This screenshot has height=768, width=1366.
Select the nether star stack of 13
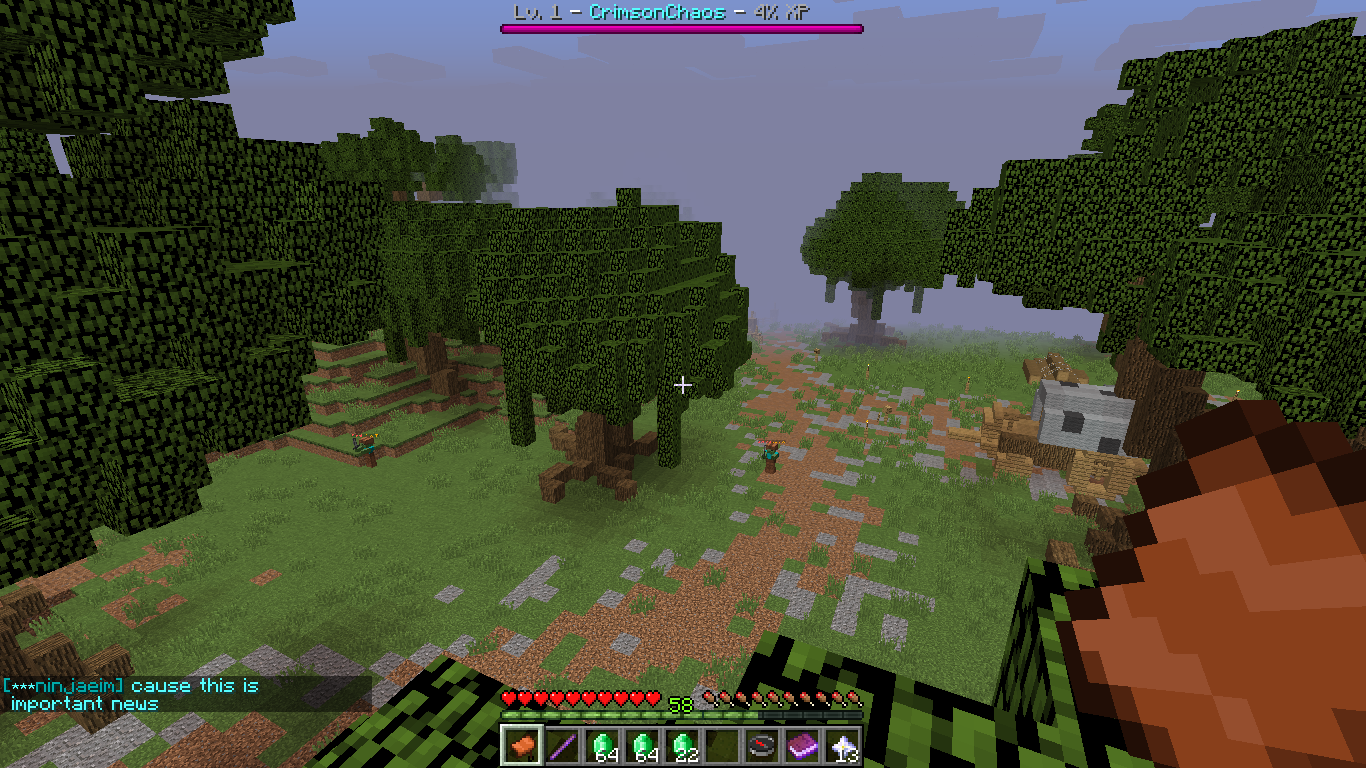tap(842, 745)
